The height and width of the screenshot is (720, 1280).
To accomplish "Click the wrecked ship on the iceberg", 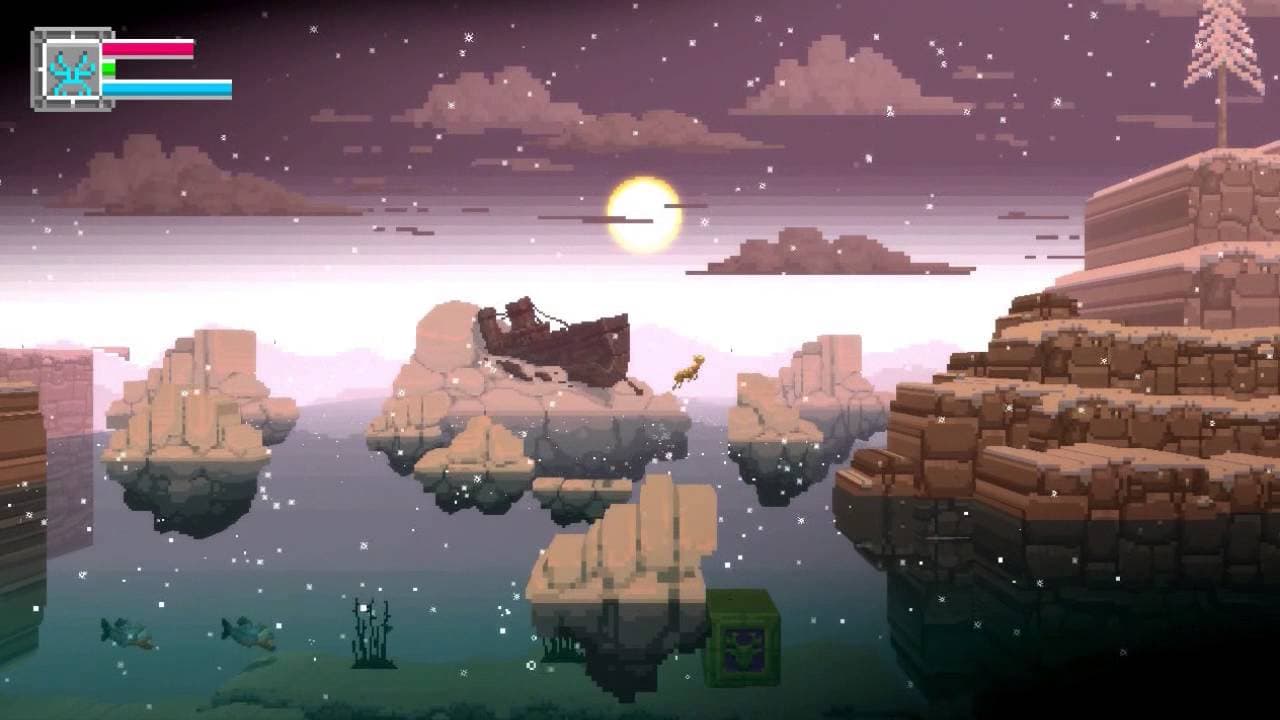I will 560,340.
